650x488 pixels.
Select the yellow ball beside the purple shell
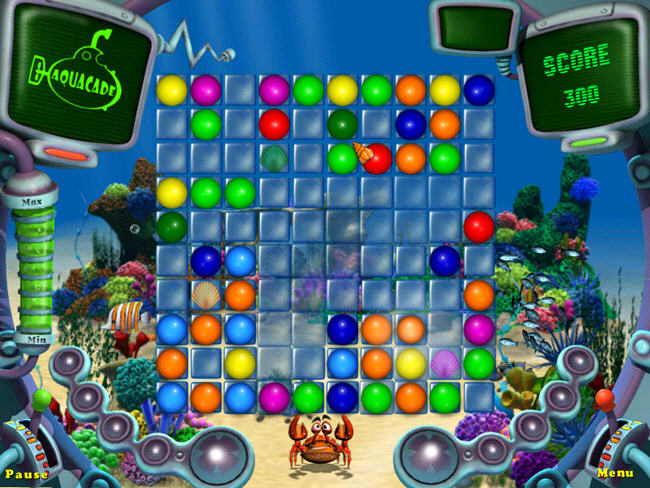[410, 362]
